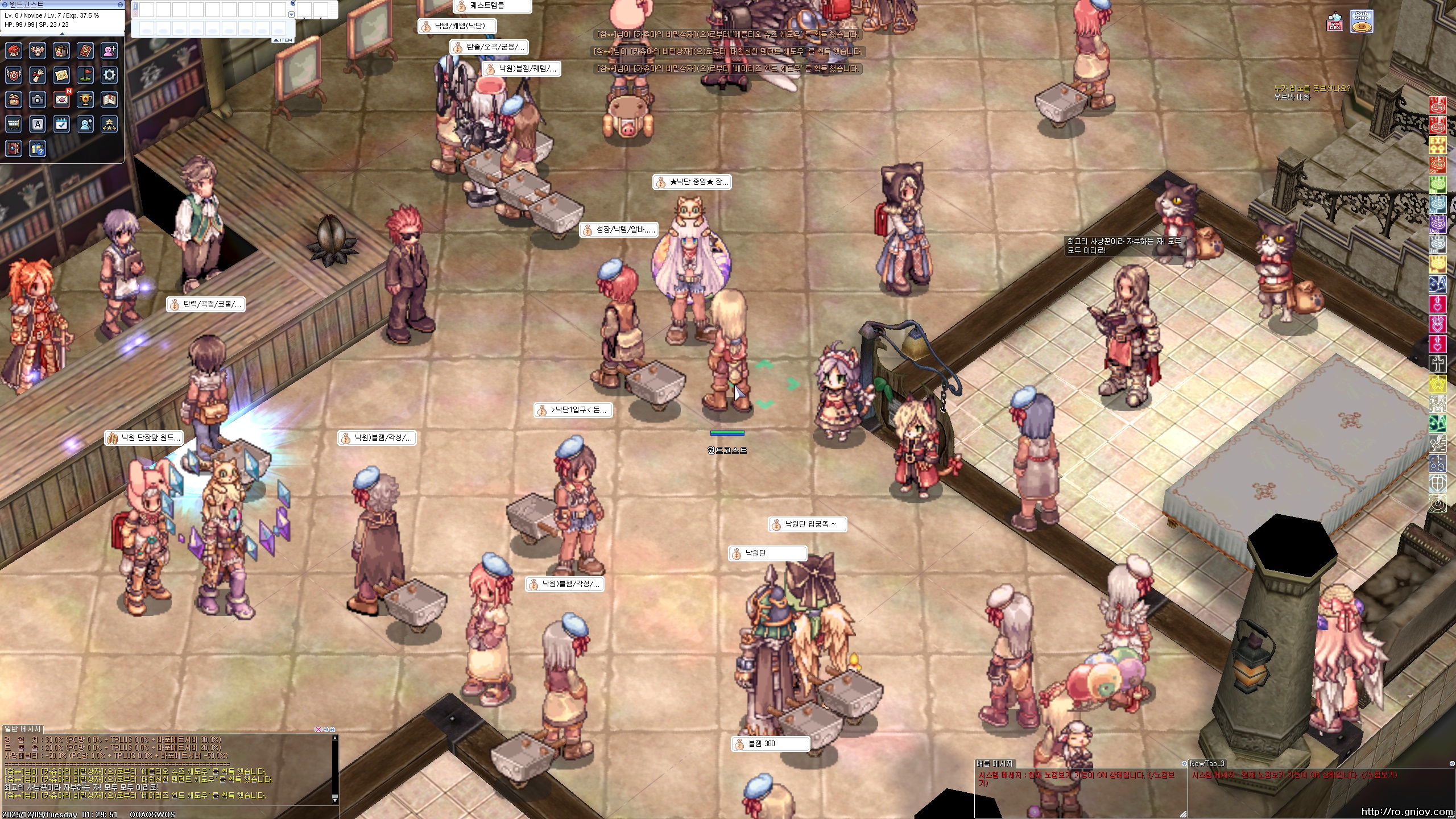Open the Cash Shop button
1456x819 pixels.
[1361, 22]
